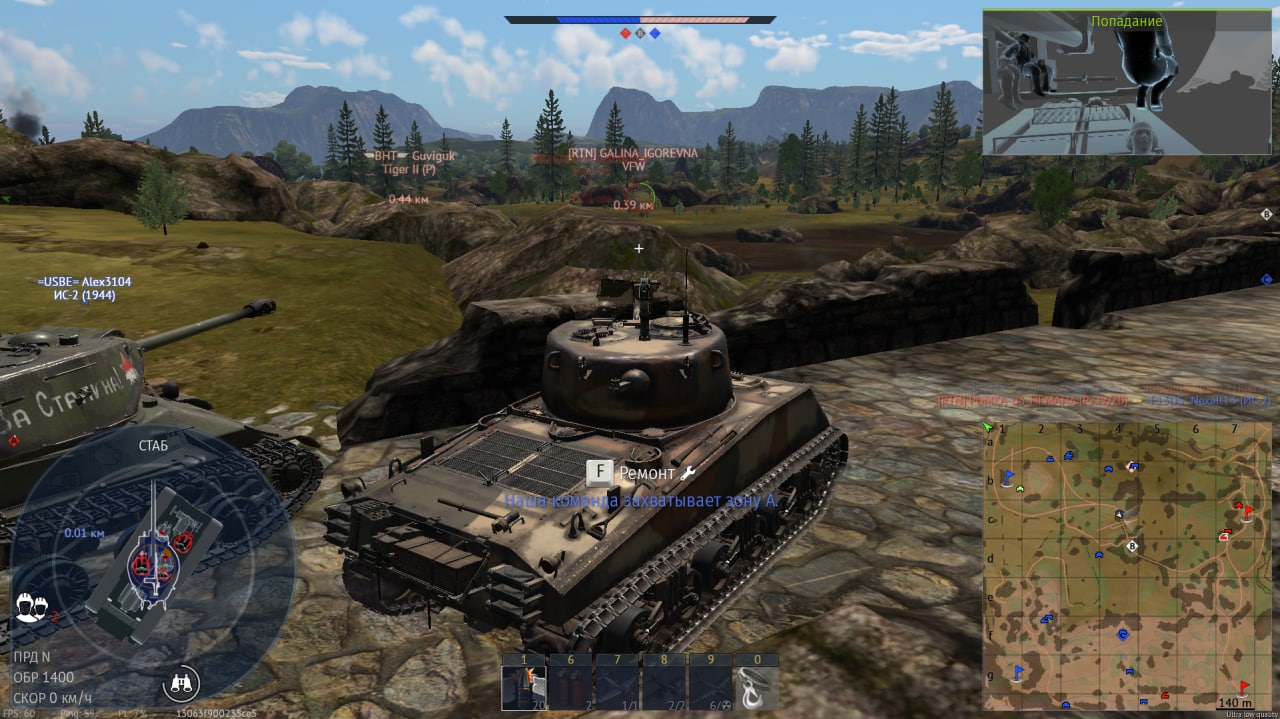The width and height of the screenshot is (1280, 719).
Task: Click the crew members icon
Action: click(x=33, y=607)
